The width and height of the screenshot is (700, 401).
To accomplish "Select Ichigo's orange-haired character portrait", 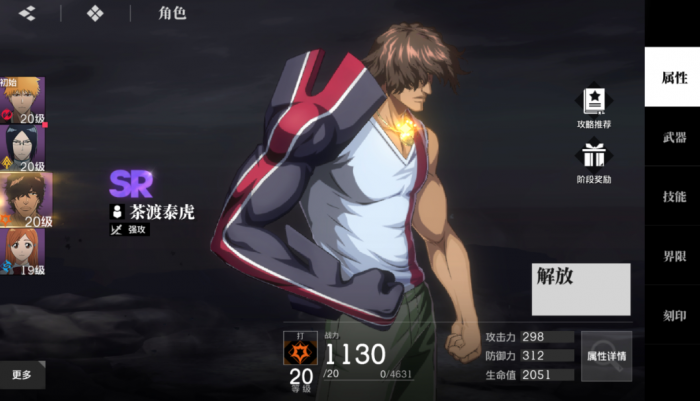I will [22, 100].
